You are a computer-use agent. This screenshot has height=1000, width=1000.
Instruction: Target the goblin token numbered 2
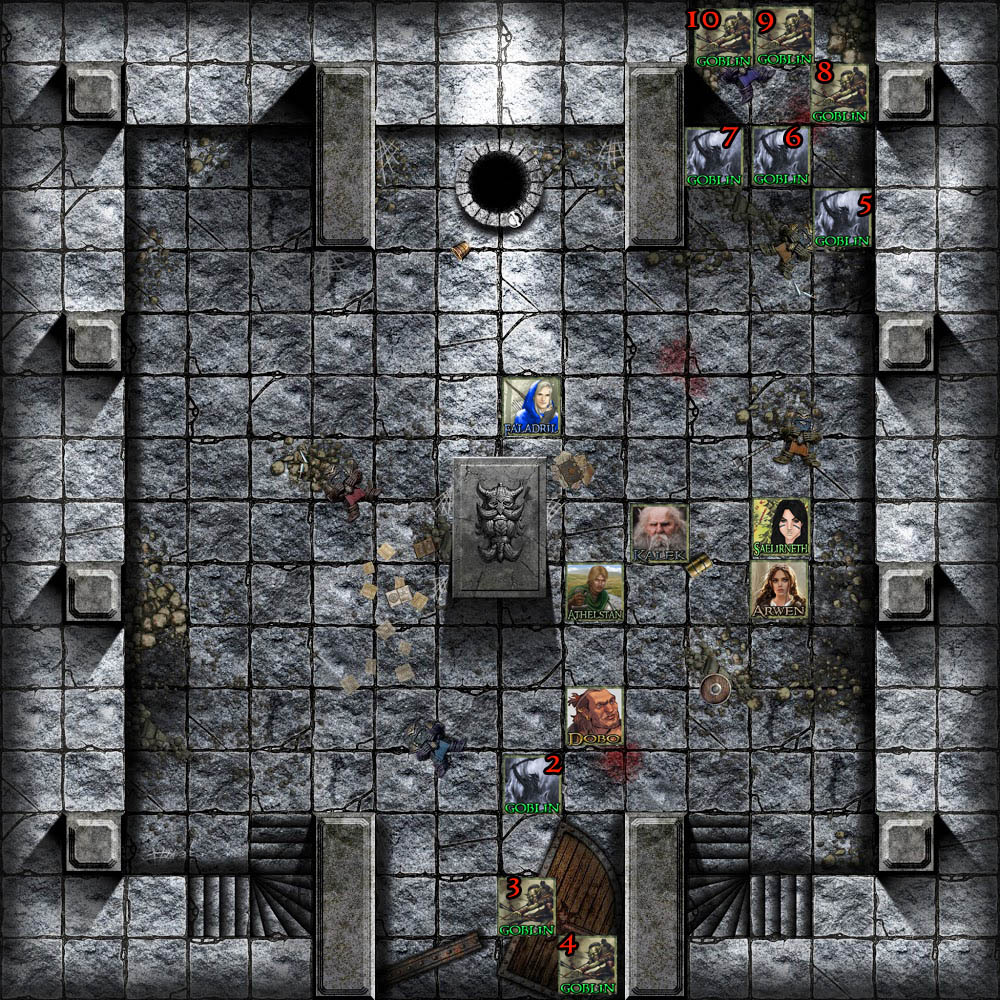531,784
